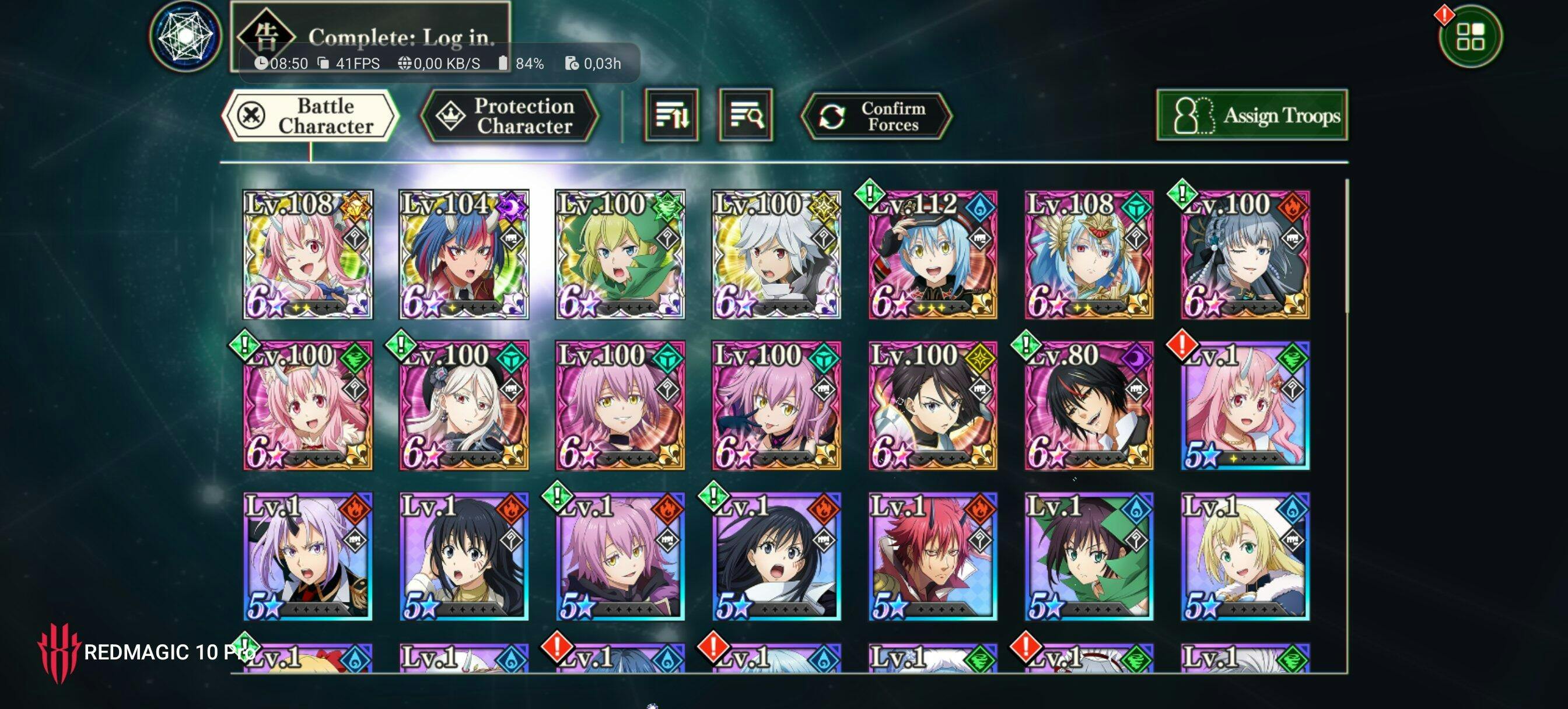Screen dimensions: 1568x709
Task: Select the Lv.104 blue-and-red-haired character
Action: coord(464,254)
